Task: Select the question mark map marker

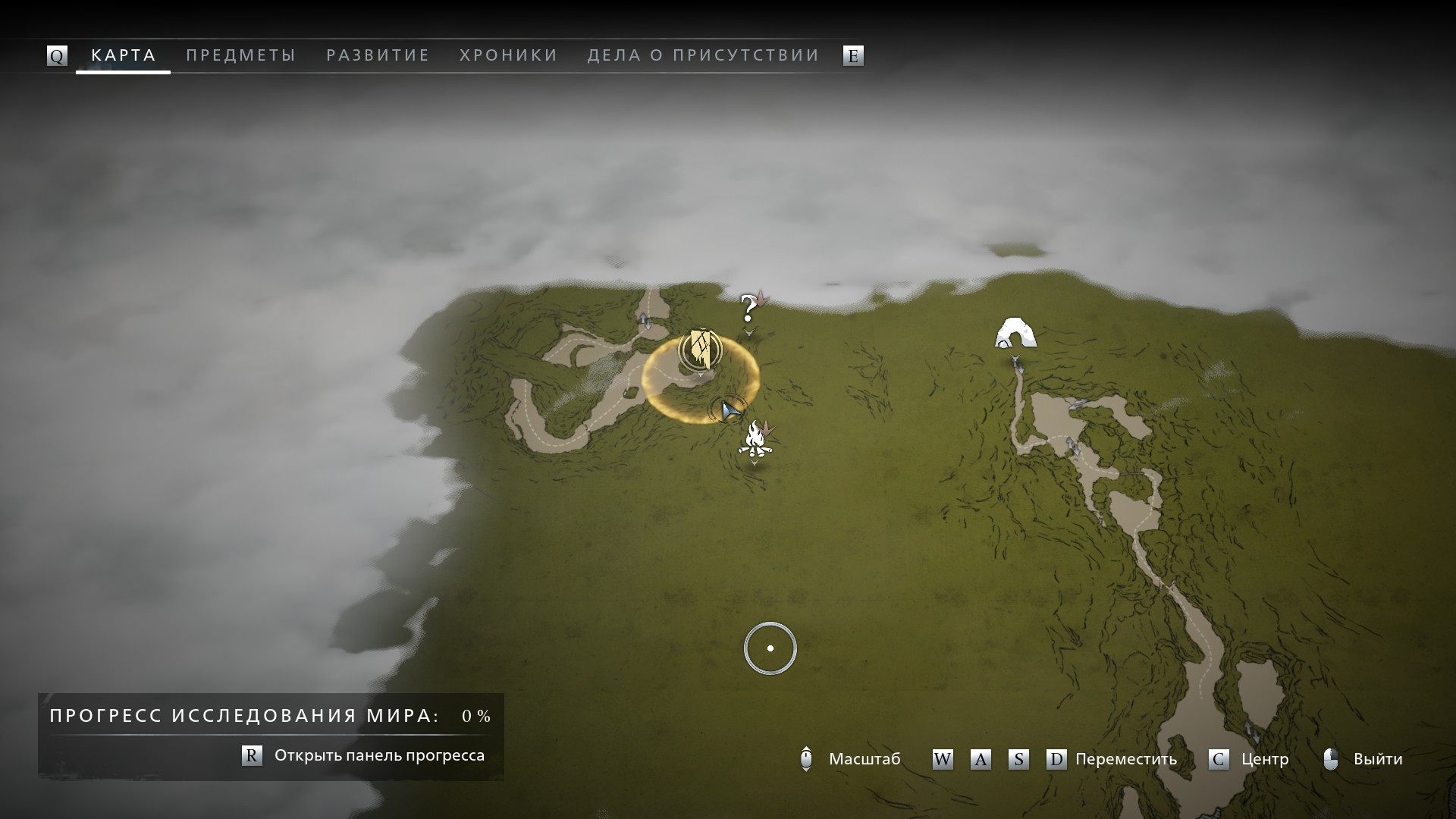Action: [x=748, y=309]
